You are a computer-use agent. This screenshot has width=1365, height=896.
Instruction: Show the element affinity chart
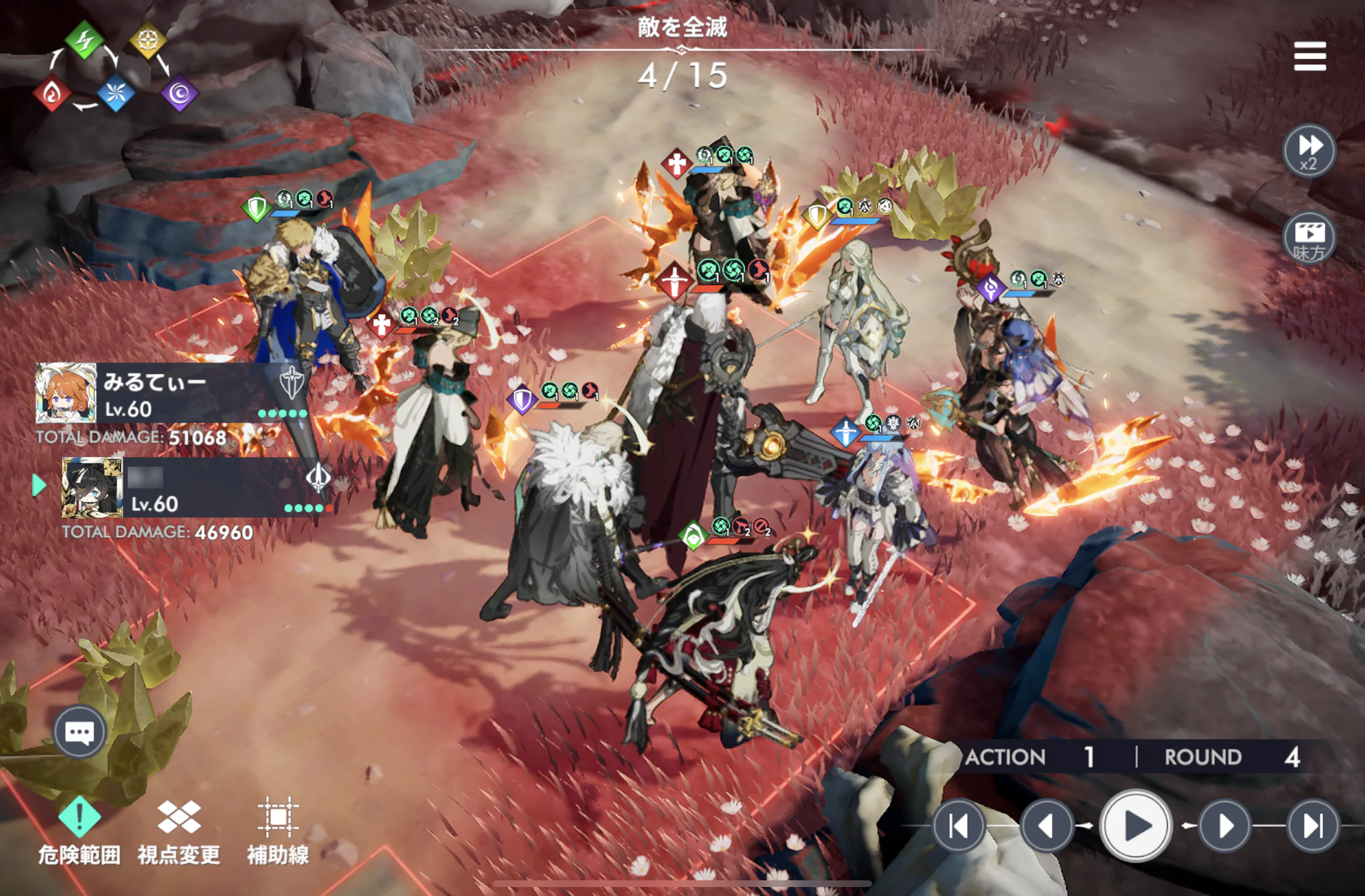coord(114,67)
